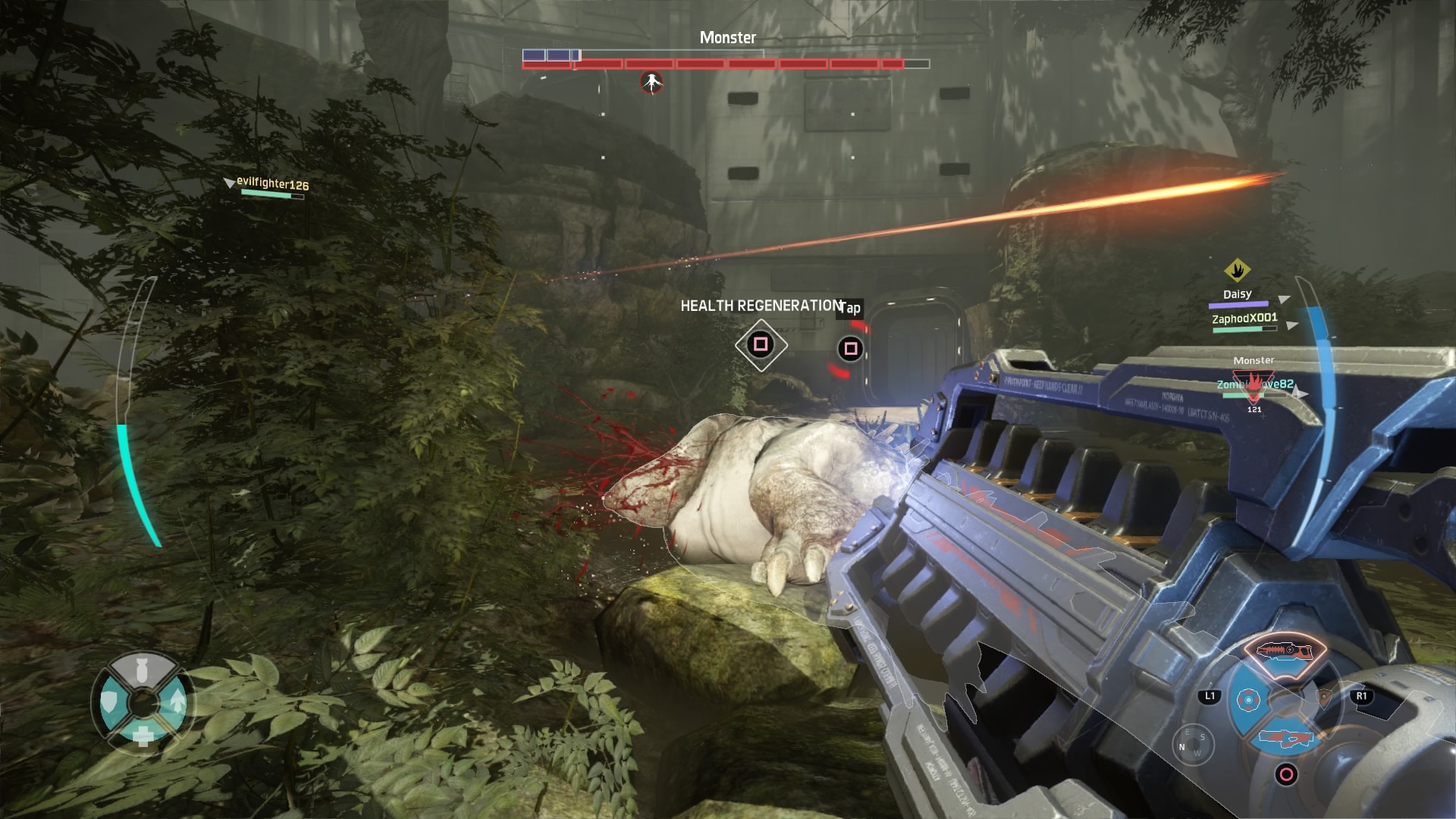Choose the small shield ability in the weapon wheel

coord(1324,698)
